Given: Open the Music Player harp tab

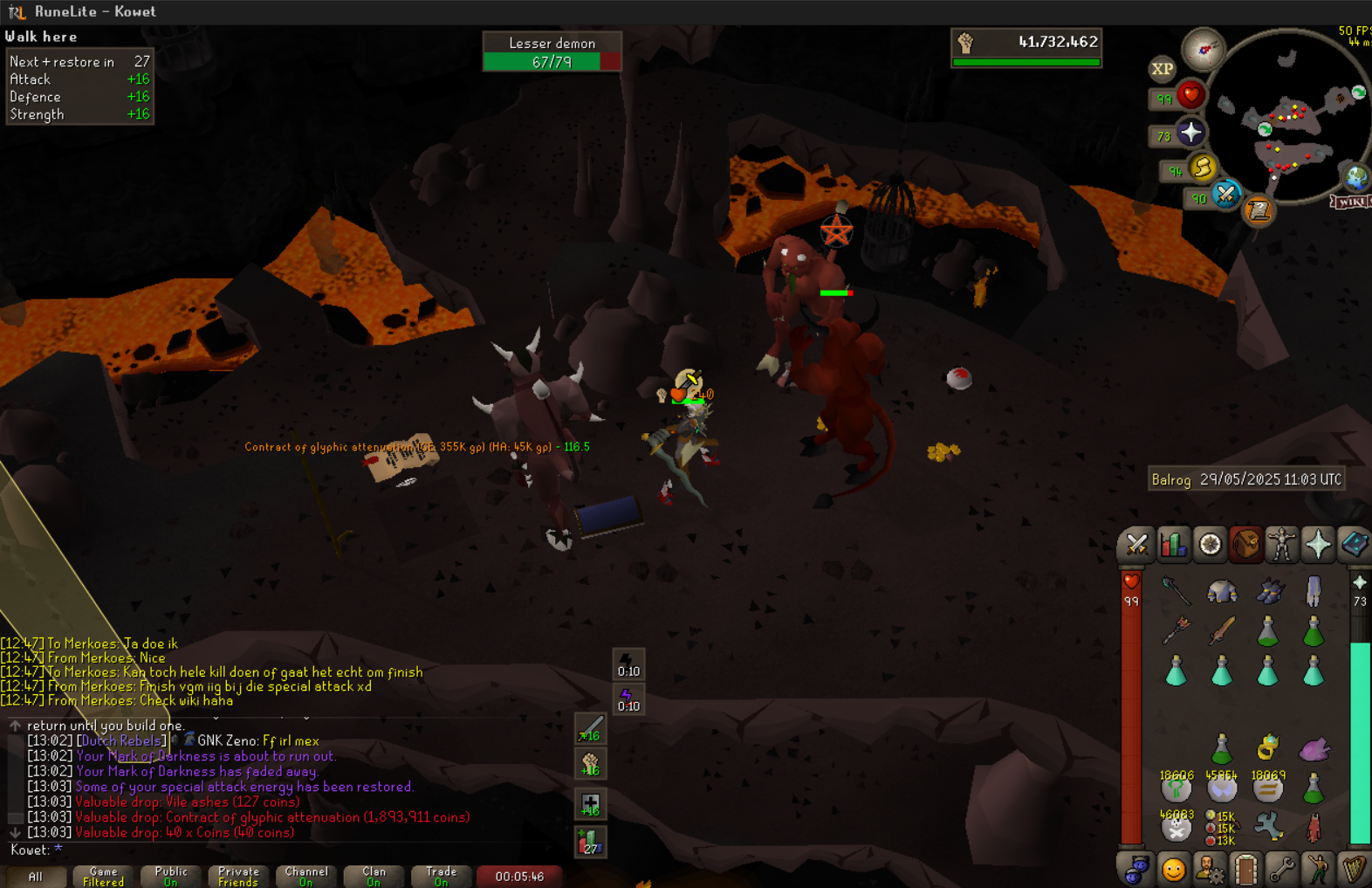Looking at the screenshot, I should pyautogui.click(x=1354, y=870).
